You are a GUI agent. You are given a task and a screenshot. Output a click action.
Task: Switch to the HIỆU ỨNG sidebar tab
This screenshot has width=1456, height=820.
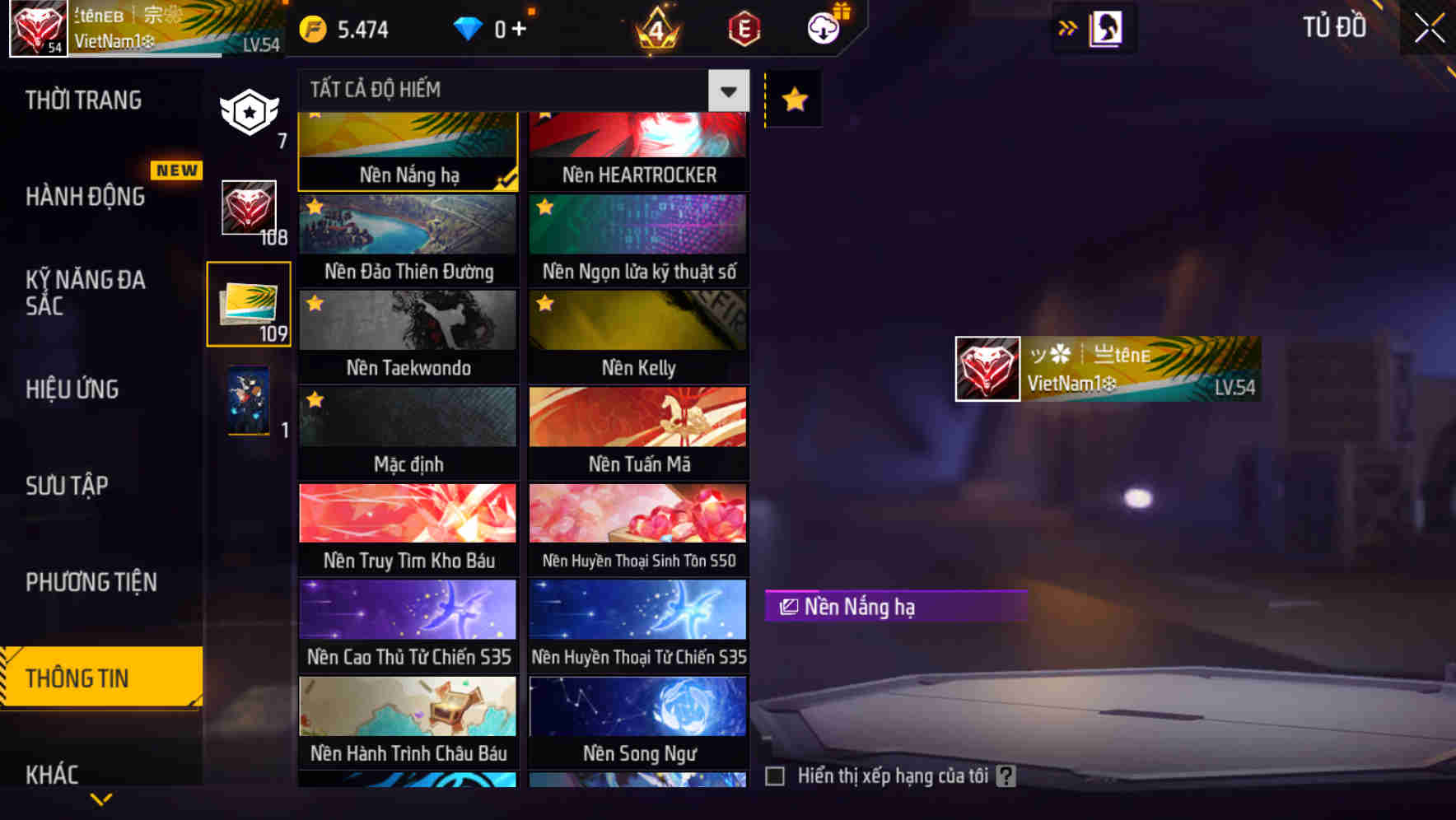[x=72, y=389]
